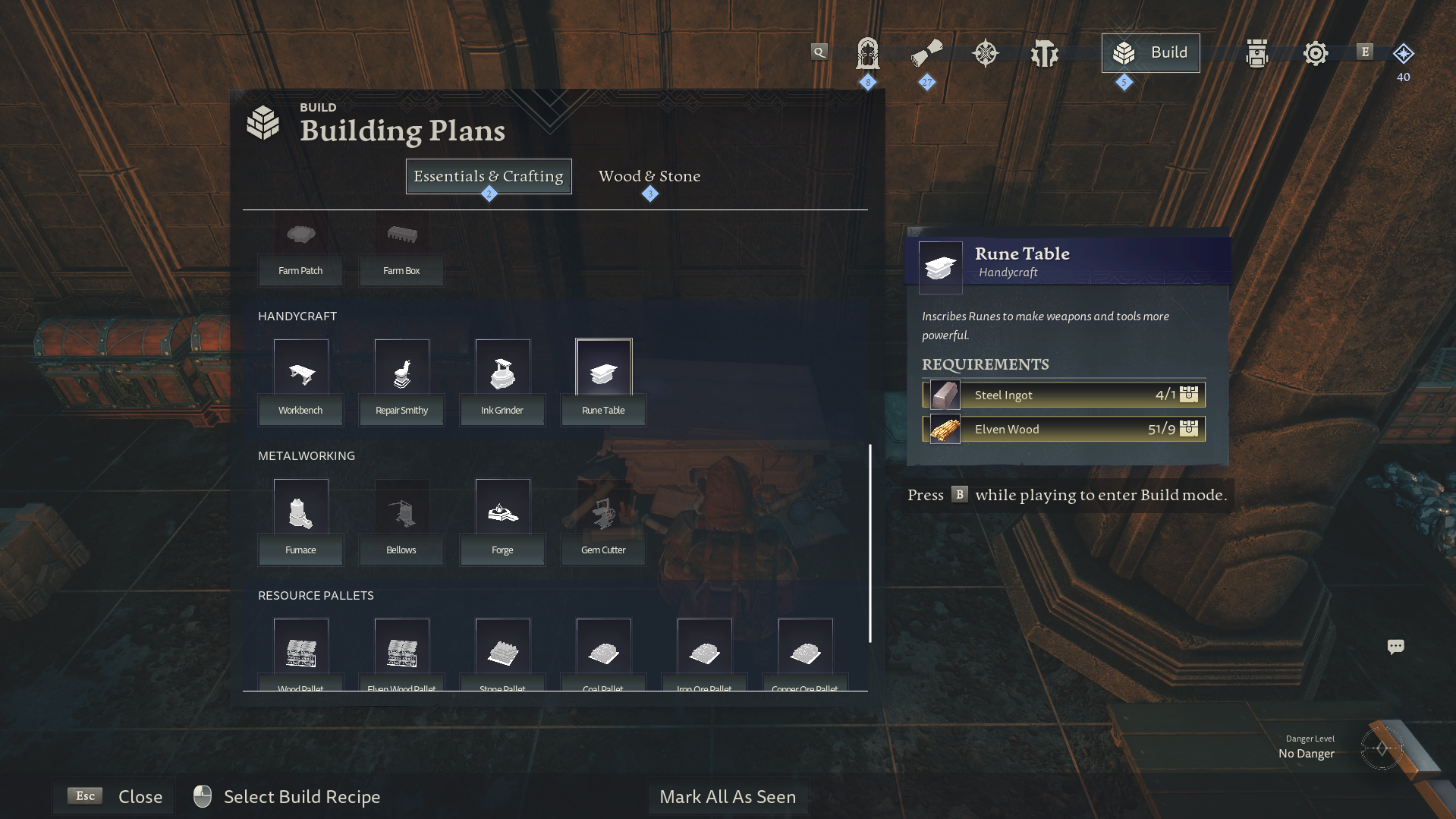Open the backpack inventory icon
This screenshot has height=819, width=1456.
[x=1256, y=53]
